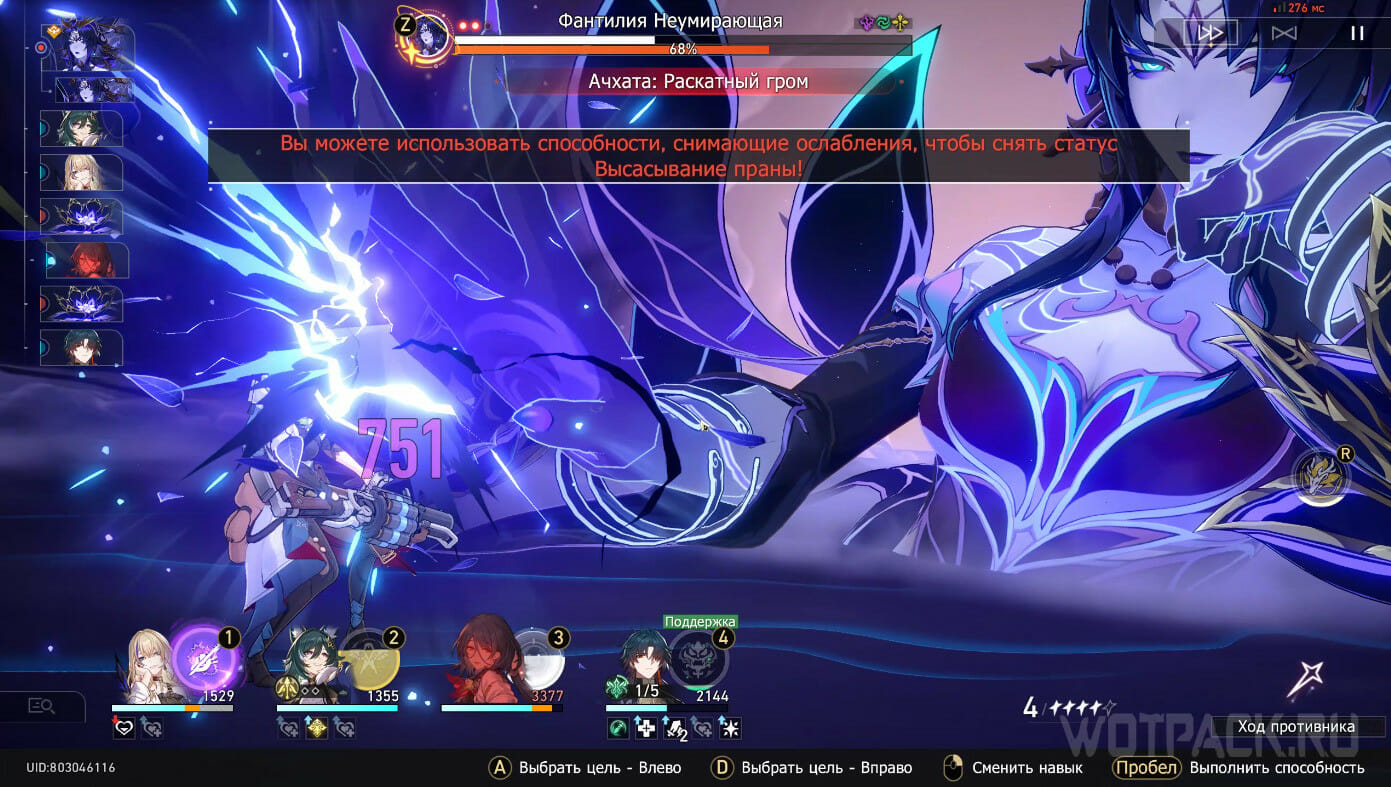Screen dimensions: 1391x787
Task: Select the basic attack star icon
Action: (x=1304, y=680)
